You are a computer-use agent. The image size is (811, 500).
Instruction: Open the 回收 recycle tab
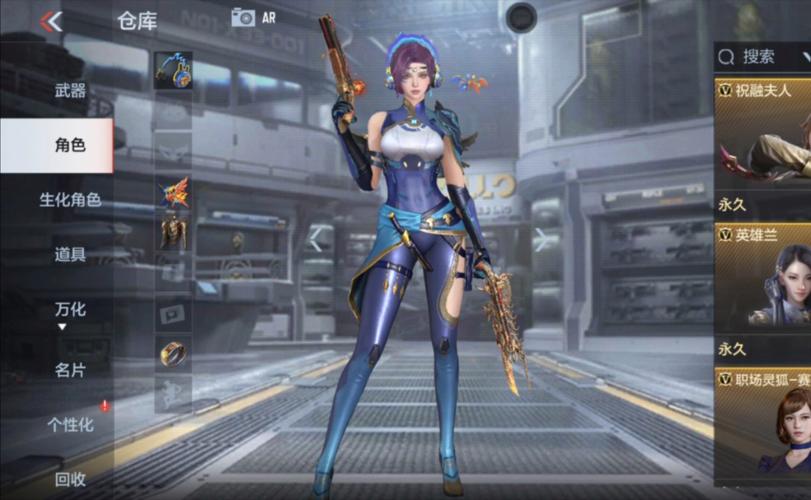pyautogui.click(x=70, y=479)
